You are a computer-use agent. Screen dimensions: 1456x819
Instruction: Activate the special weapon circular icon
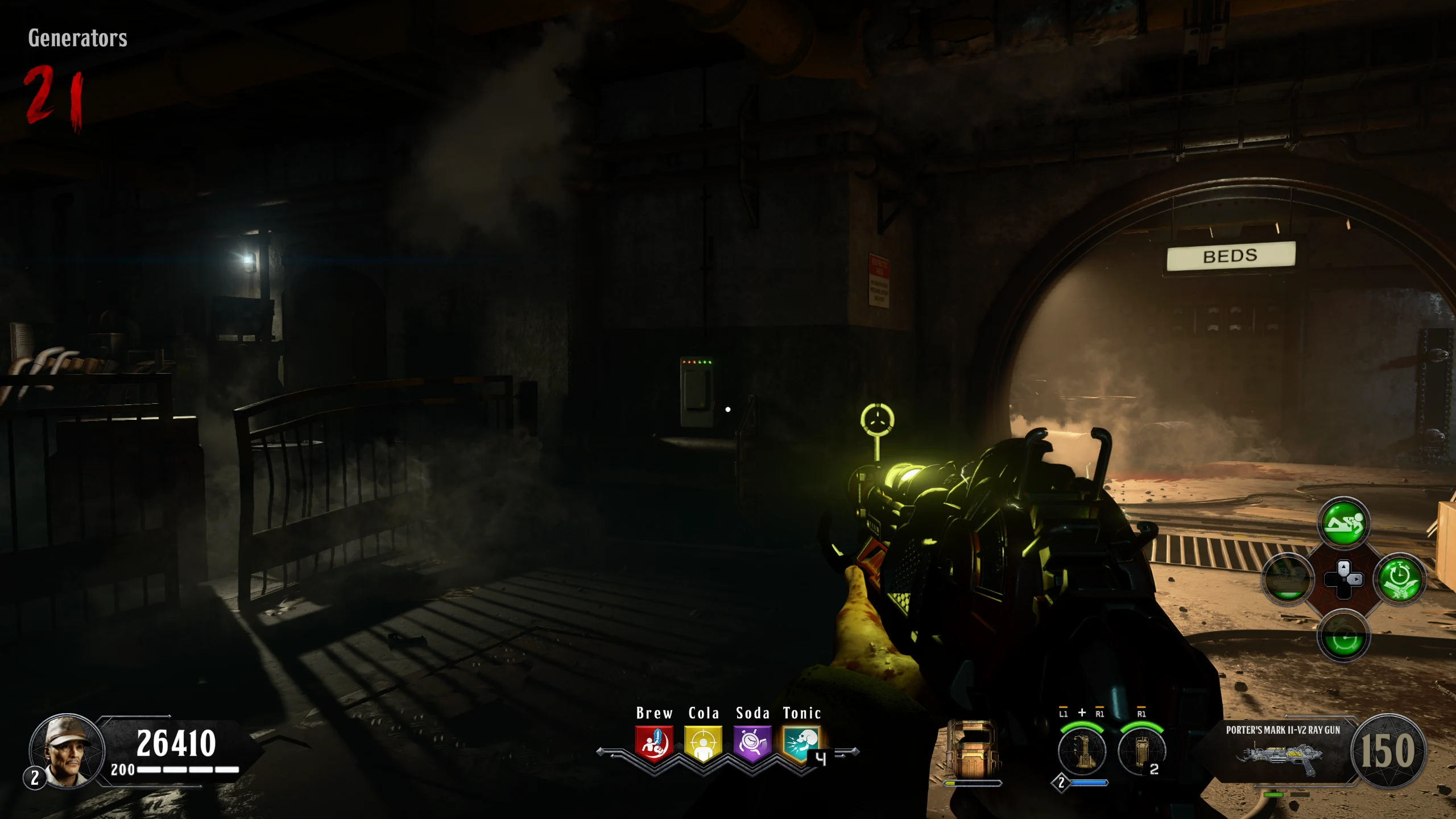pyautogui.click(x=1082, y=751)
